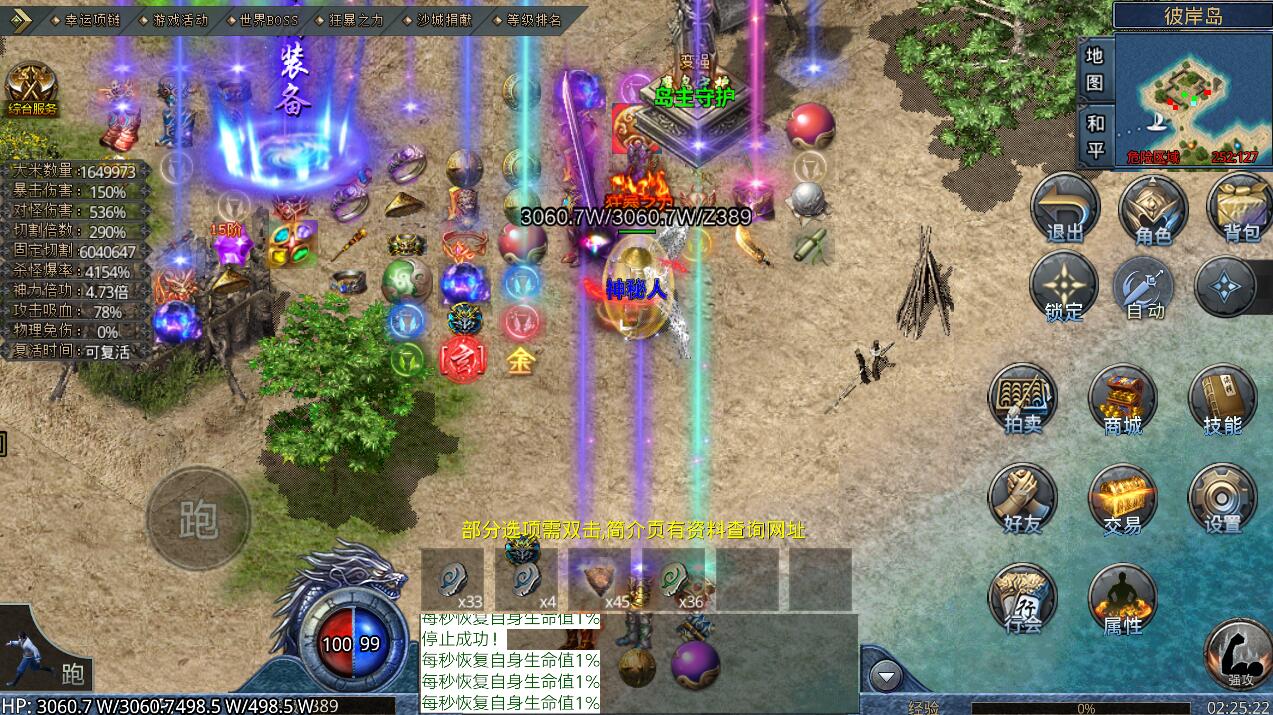Viewport: 1273px width, 715px height.
Task: Open the 商城 shop
Action: tap(1122, 400)
